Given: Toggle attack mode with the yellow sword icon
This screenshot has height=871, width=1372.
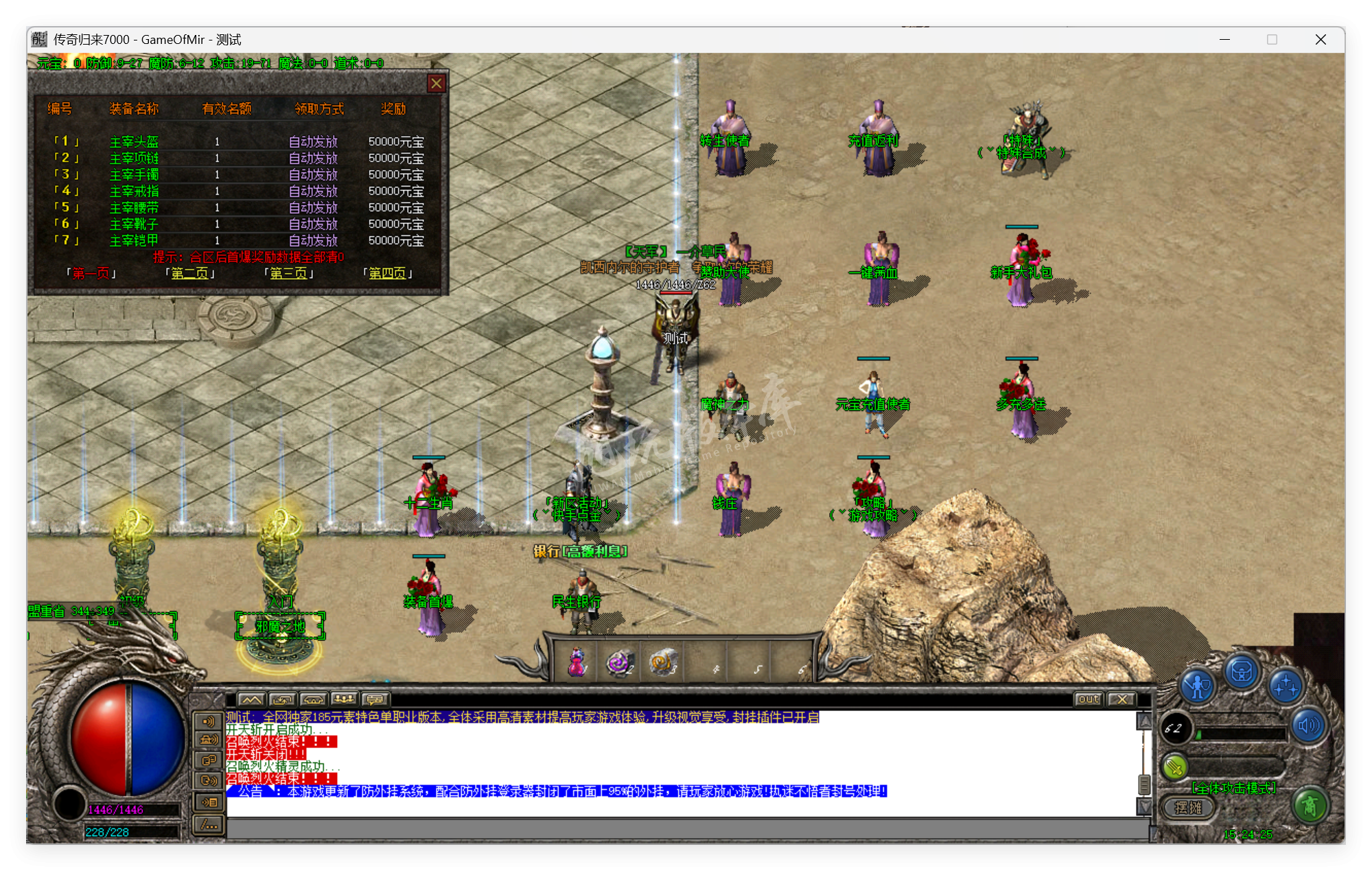Looking at the screenshot, I should click(1174, 767).
